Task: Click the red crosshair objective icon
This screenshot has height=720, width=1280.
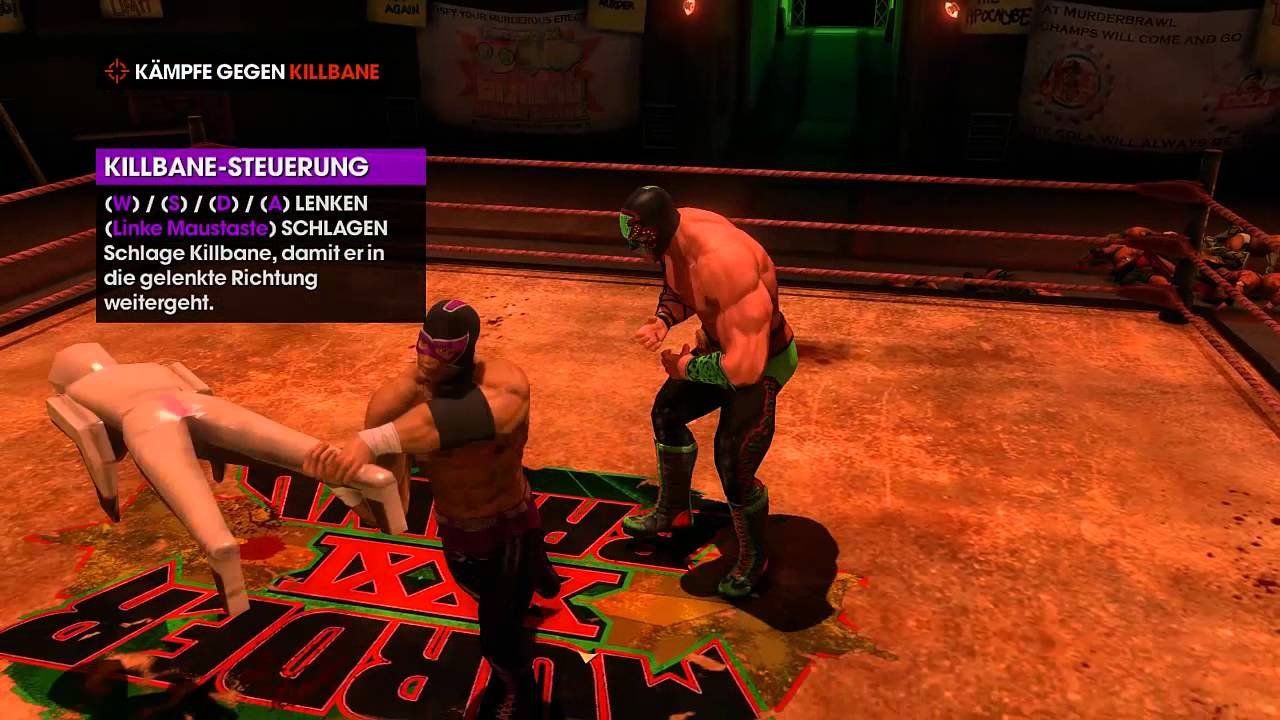Action: click(117, 71)
